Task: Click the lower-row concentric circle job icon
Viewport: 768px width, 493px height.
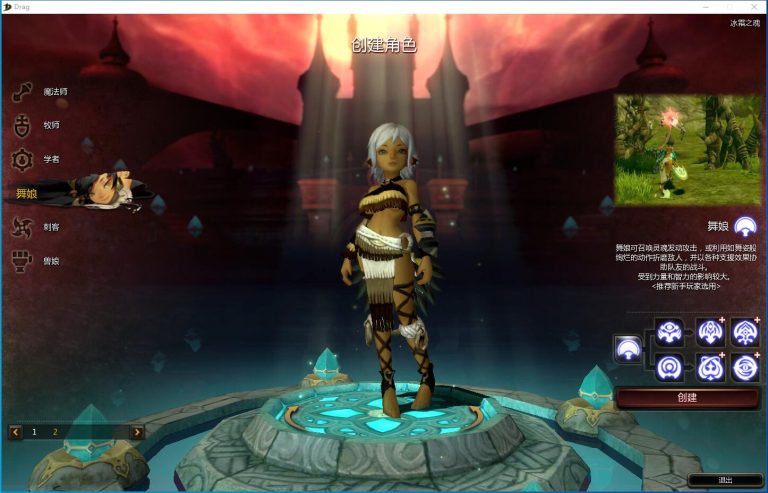Action: coord(669,367)
